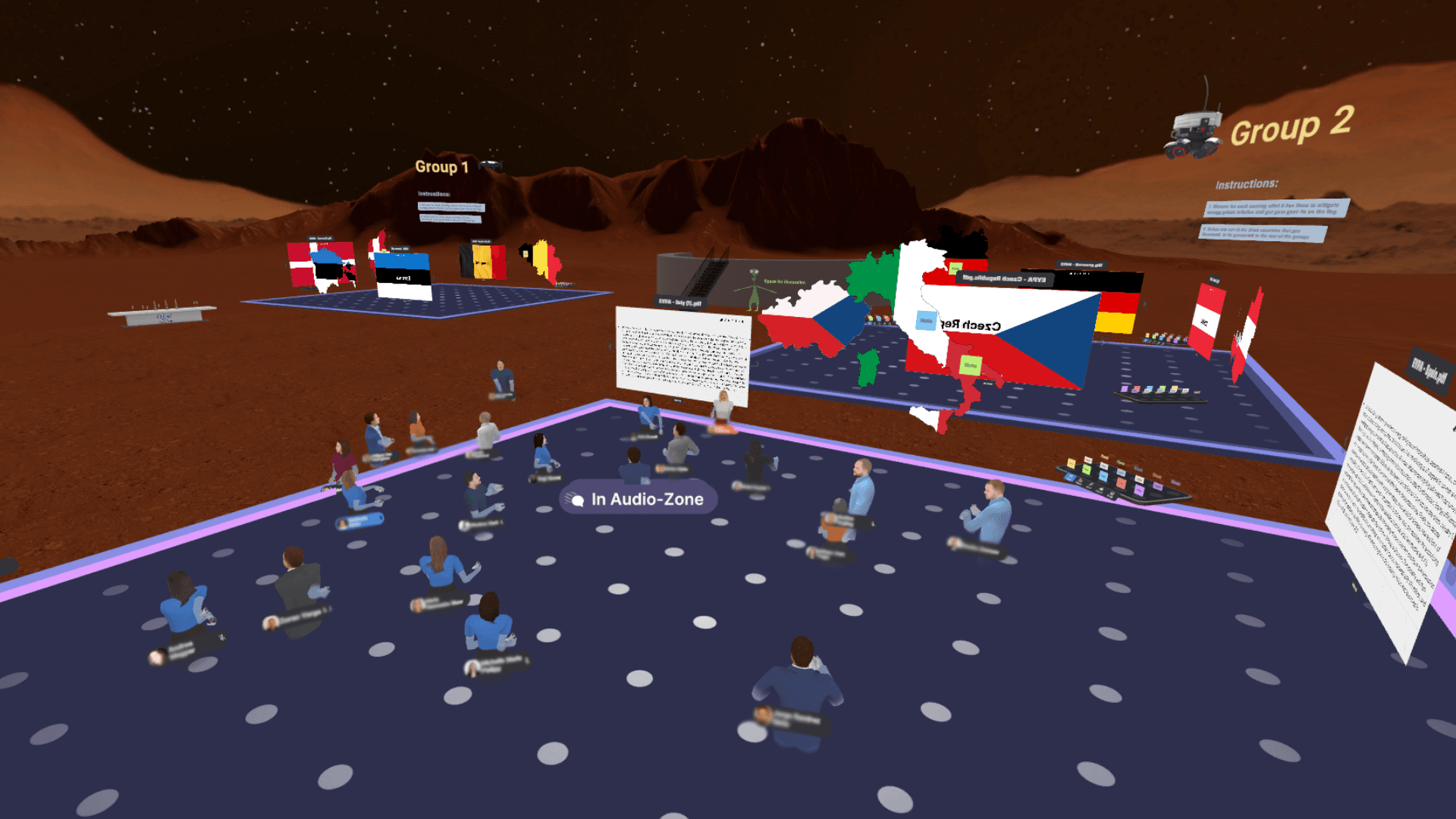The width and height of the screenshot is (1456, 819).
Task: Open the EYPA - Czech Republic.pdf title bar
Action: pyautogui.click(x=1001, y=279)
